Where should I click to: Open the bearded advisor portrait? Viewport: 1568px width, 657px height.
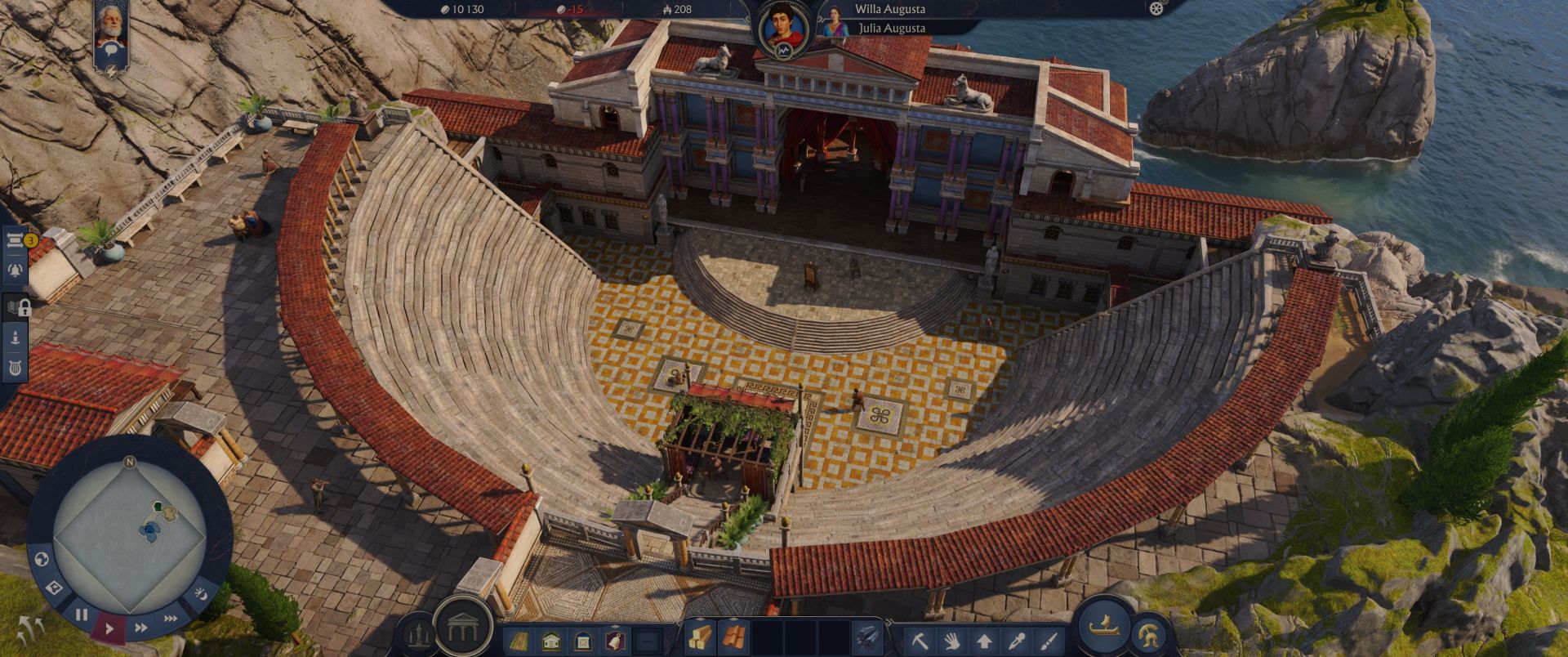coord(111,27)
